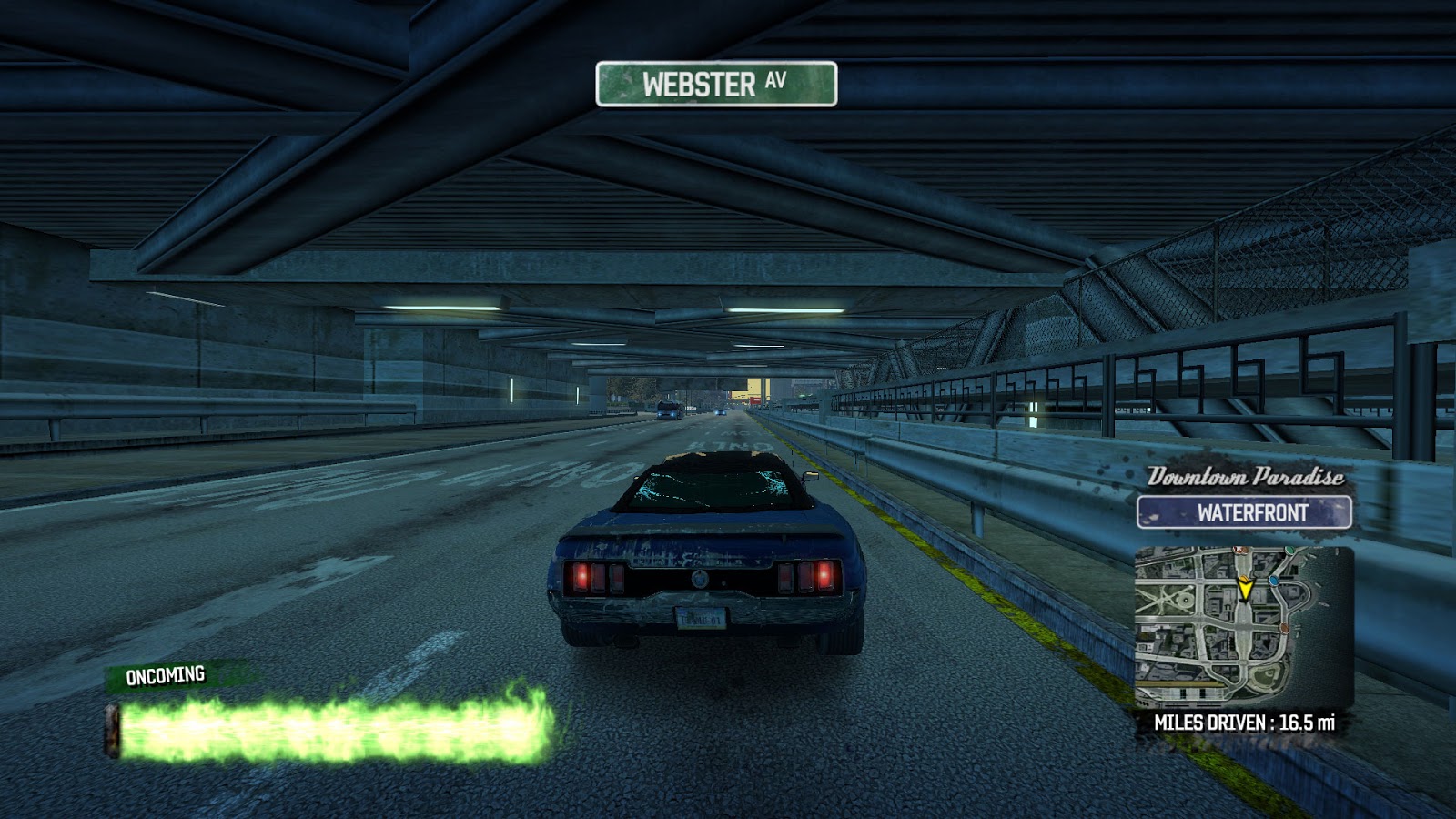Viewport: 1456px width, 819px height.
Task: Click the minimap of Downtown Paradise
Action: pyautogui.click(x=1243, y=628)
